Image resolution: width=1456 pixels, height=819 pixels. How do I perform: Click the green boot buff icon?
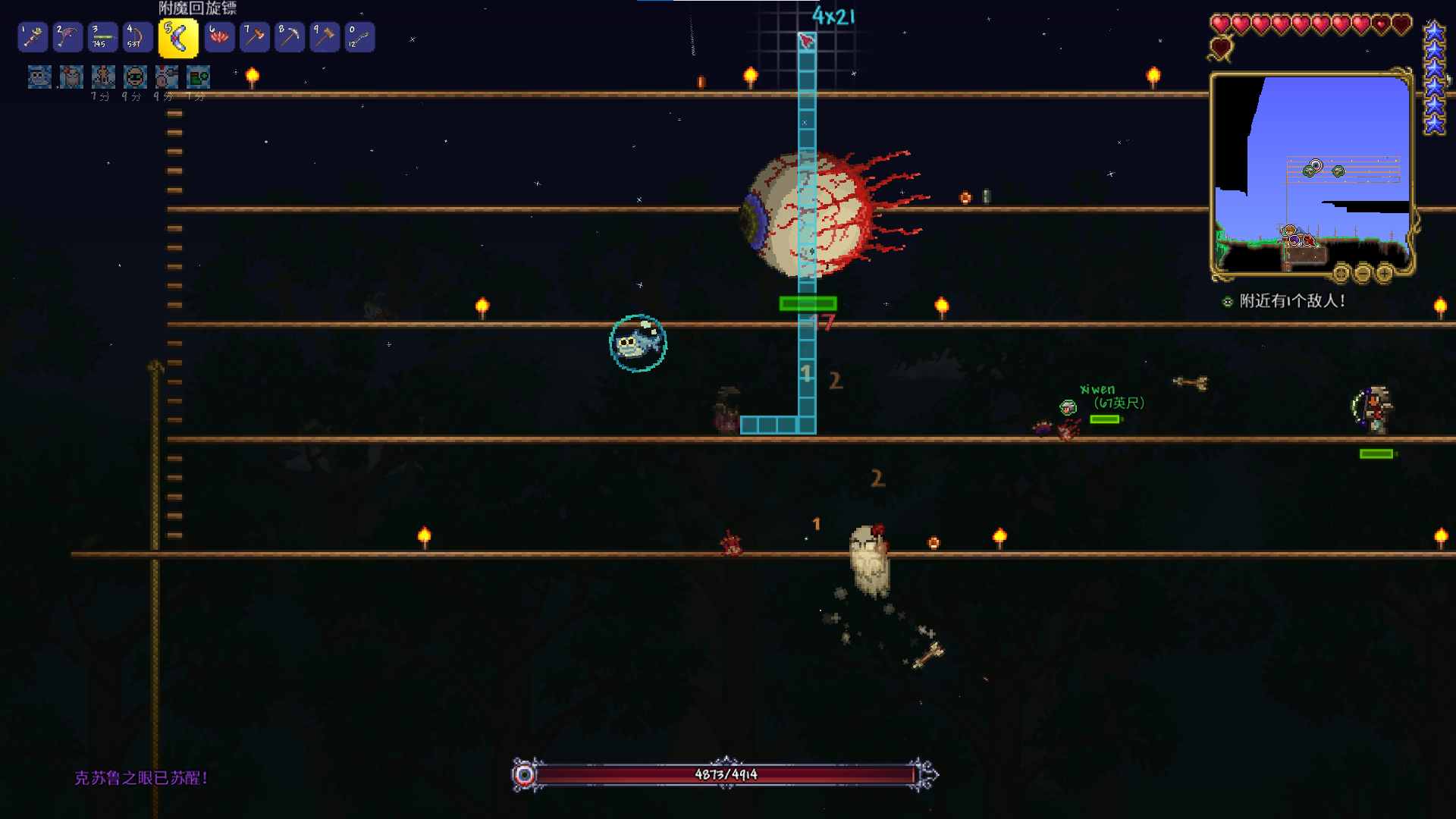(x=199, y=77)
